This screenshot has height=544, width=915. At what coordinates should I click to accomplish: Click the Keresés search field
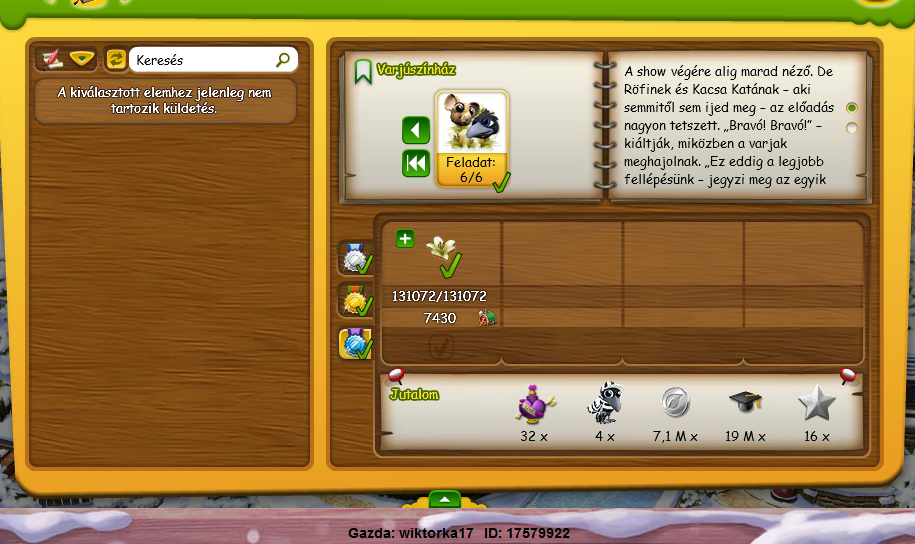pyautogui.click(x=203, y=61)
